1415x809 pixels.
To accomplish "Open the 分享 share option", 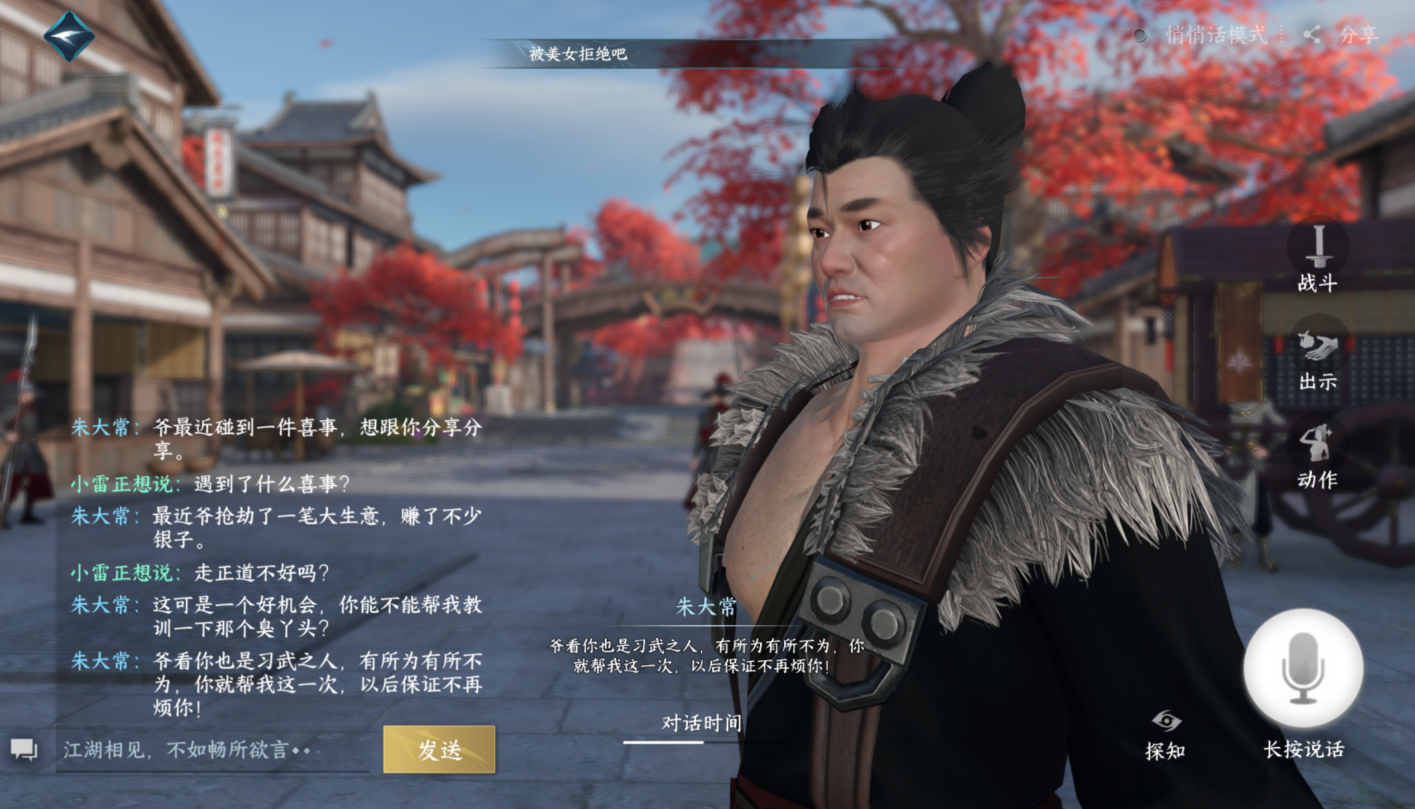I will [x=1343, y=35].
